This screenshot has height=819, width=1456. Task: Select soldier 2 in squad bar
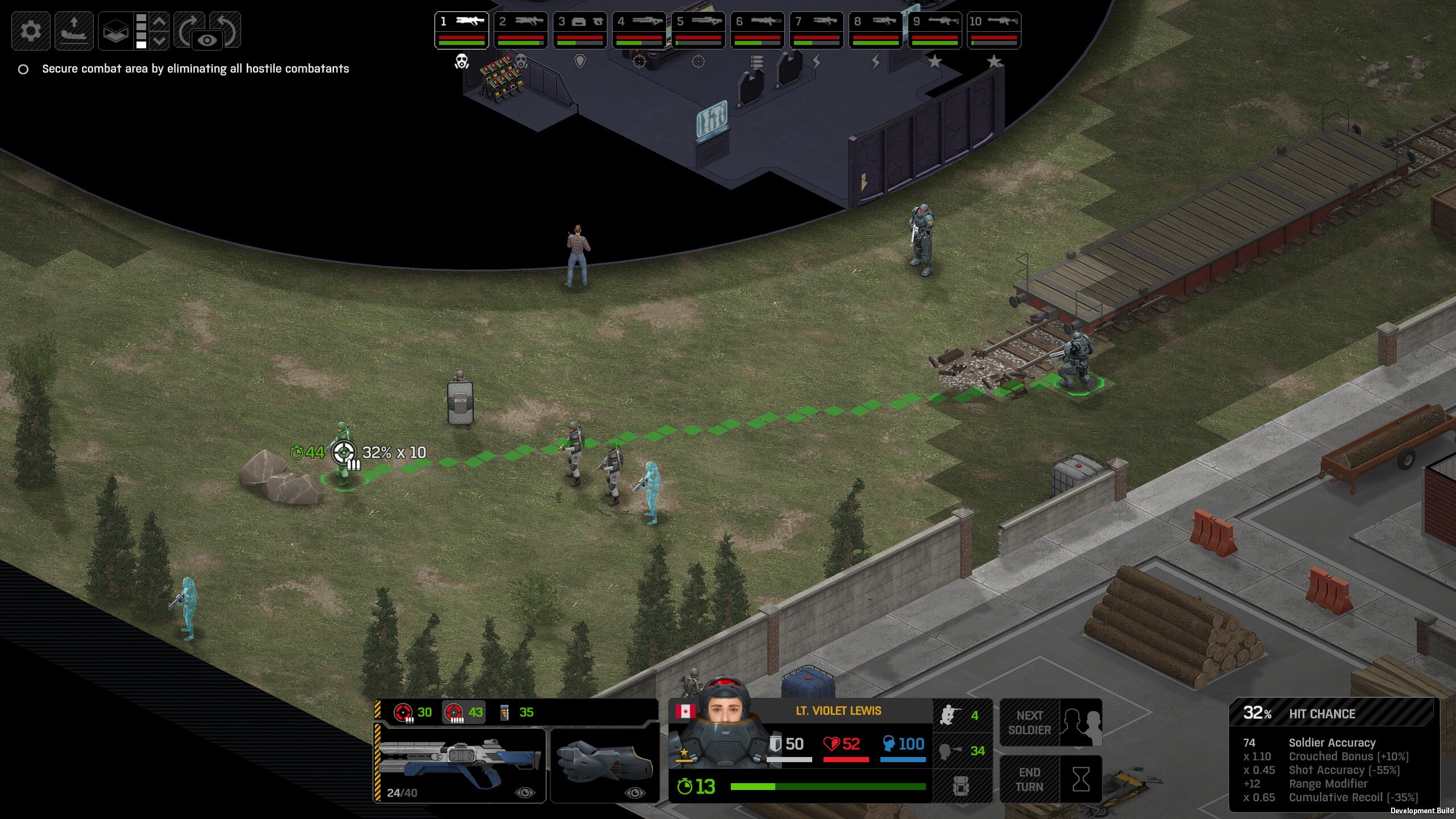[520, 30]
